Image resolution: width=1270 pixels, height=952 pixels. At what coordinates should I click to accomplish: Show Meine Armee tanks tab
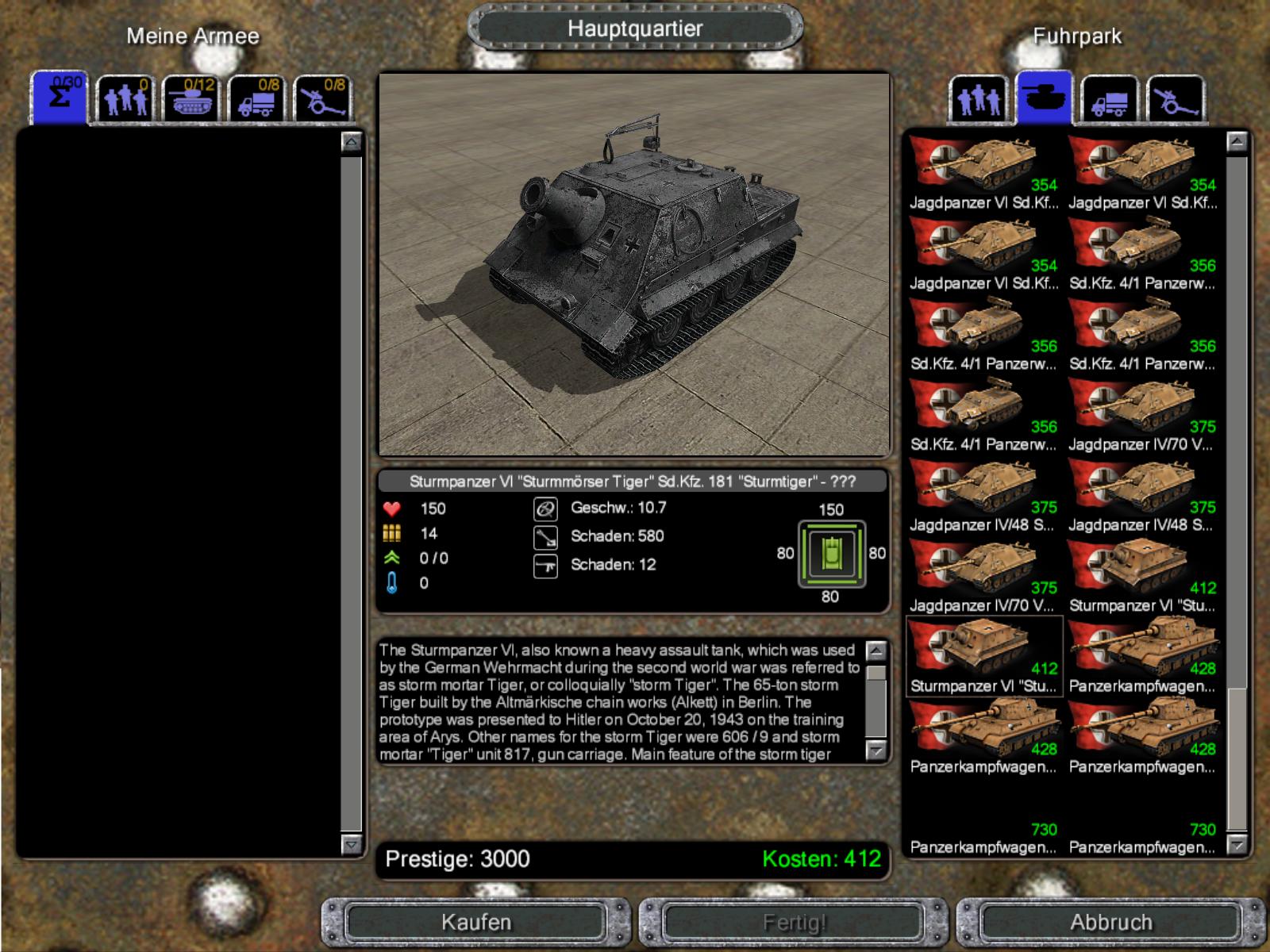190,99
